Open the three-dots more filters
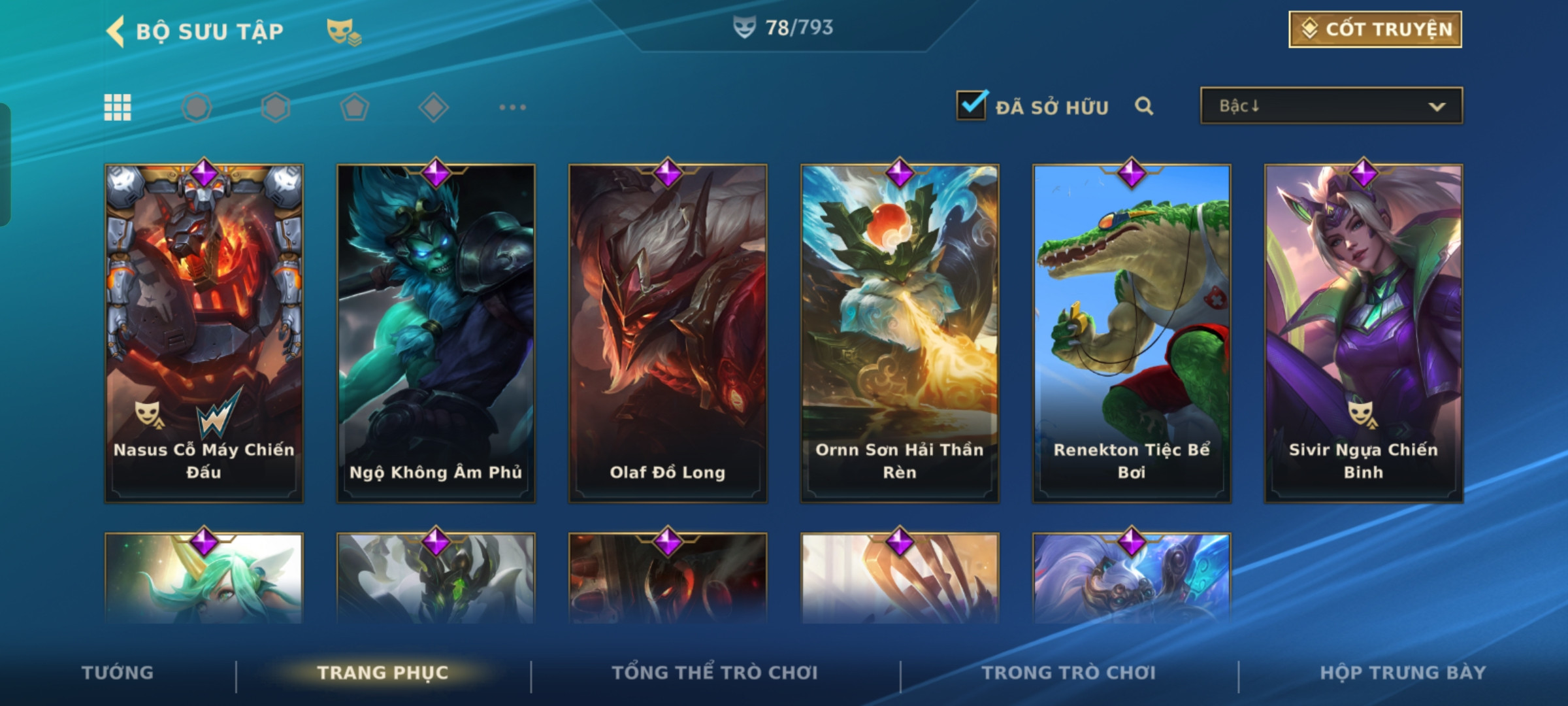Screen dimensions: 1568x706 click(512, 107)
